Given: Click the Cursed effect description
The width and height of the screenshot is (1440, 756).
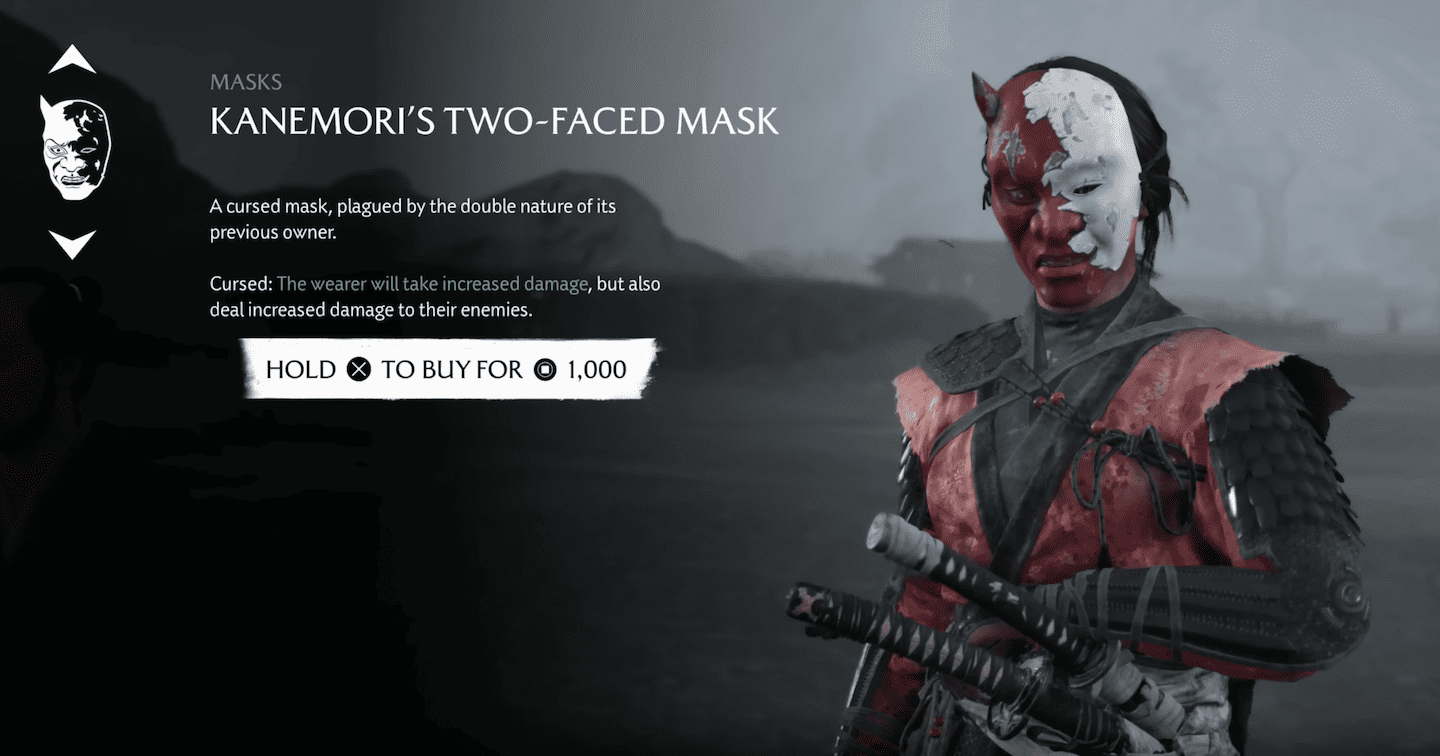Looking at the screenshot, I should 430,296.
